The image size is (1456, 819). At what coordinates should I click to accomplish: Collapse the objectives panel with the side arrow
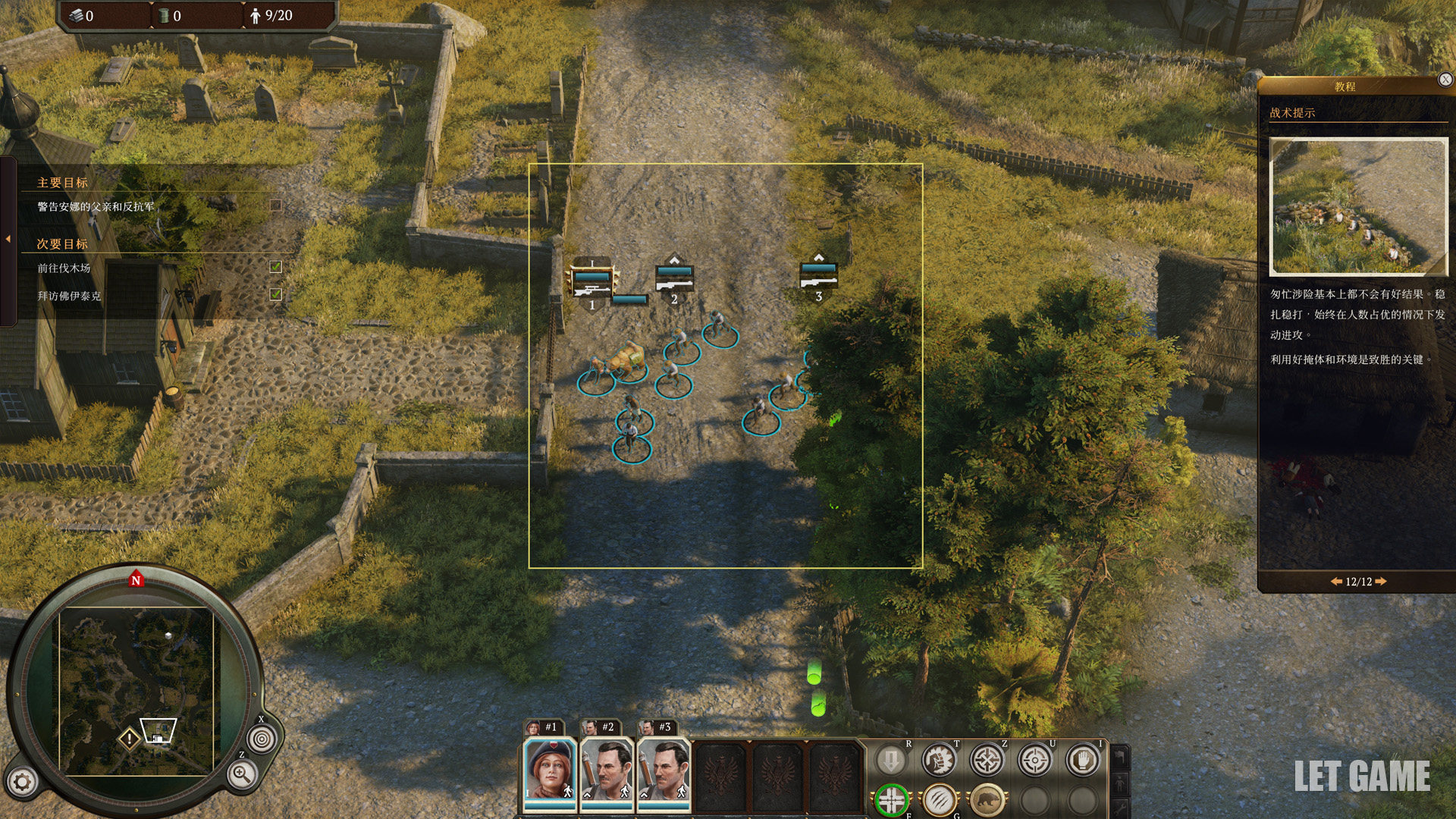pyautogui.click(x=8, y=239)
